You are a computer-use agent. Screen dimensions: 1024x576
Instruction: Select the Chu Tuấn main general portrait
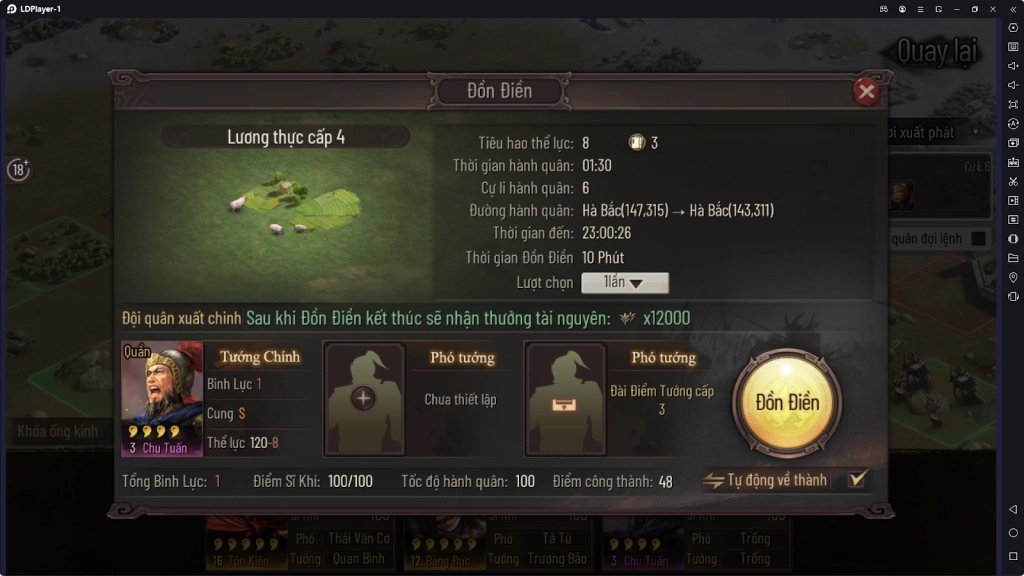point(162,399)
